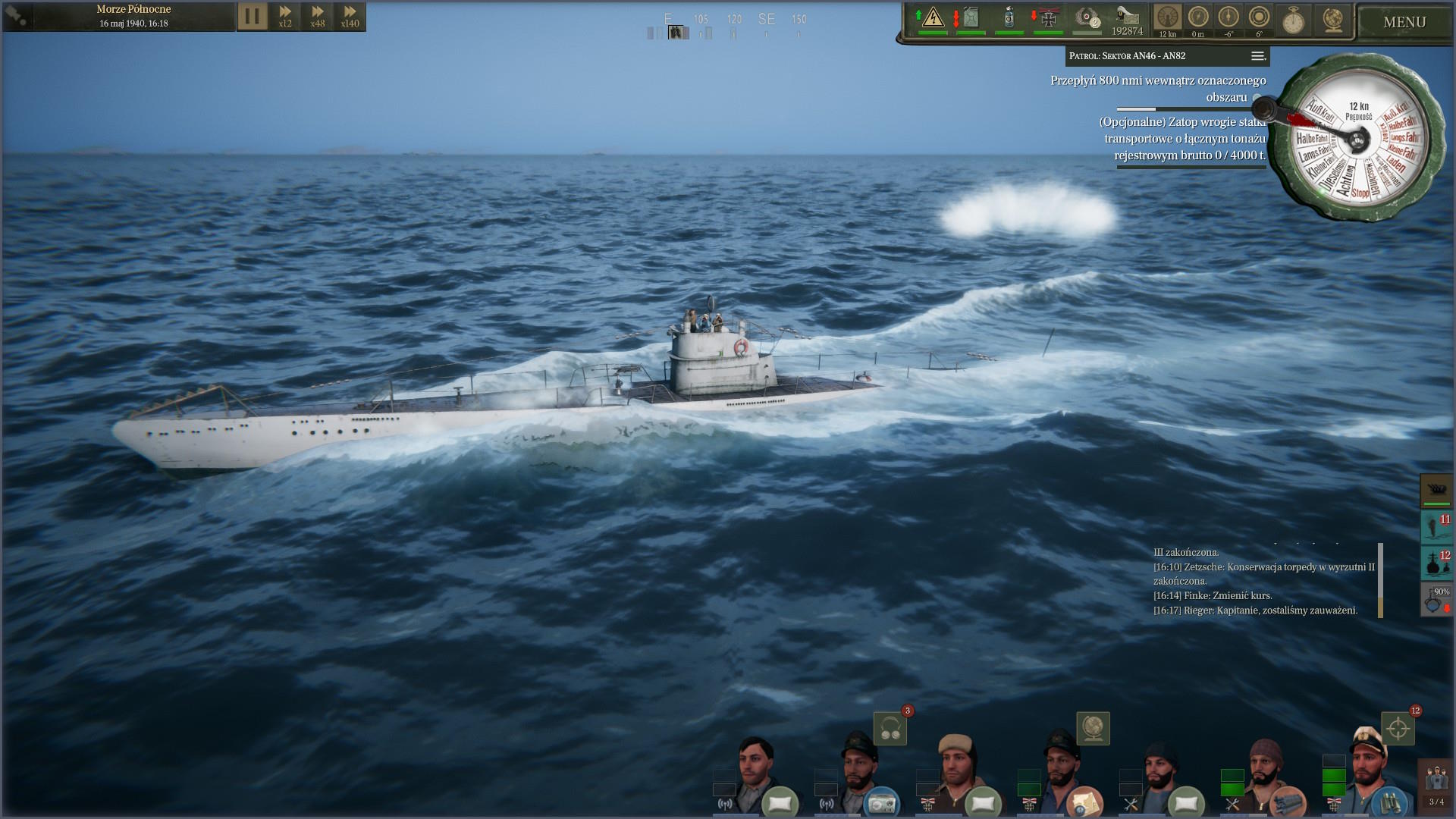
Task: Expand the patrol objectives list icon
Action: point(1257,56)
